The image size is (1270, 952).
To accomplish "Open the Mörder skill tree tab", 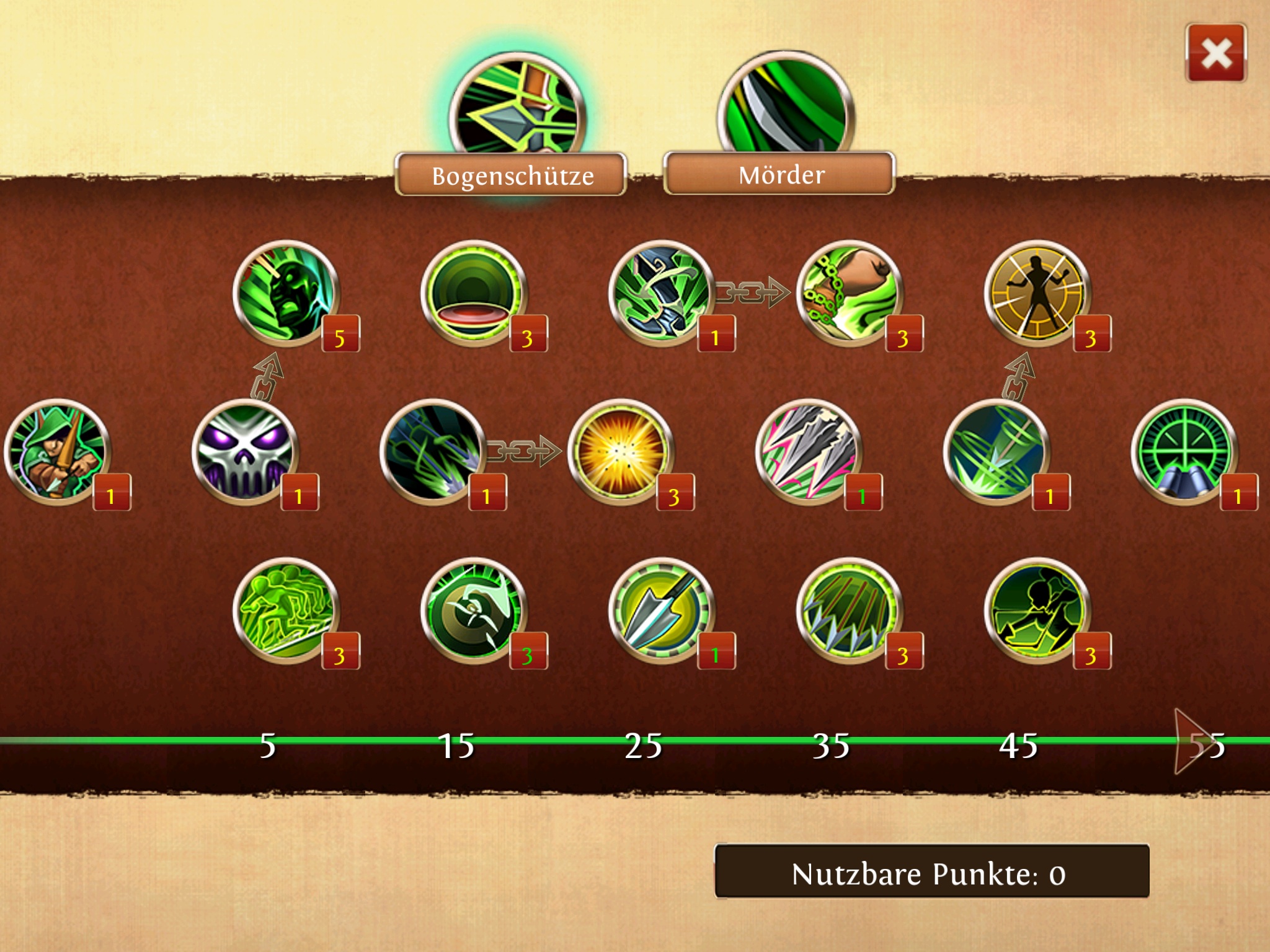I will point(780,175).
